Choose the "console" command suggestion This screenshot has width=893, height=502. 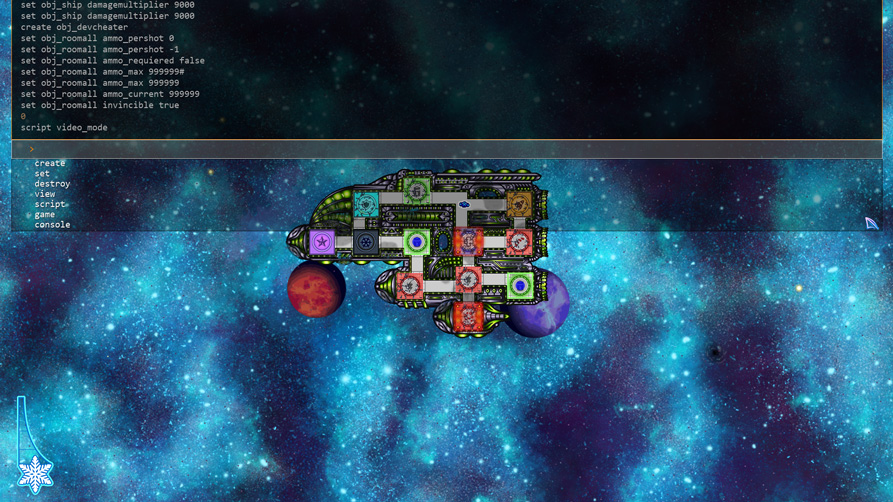pos(52,225)
